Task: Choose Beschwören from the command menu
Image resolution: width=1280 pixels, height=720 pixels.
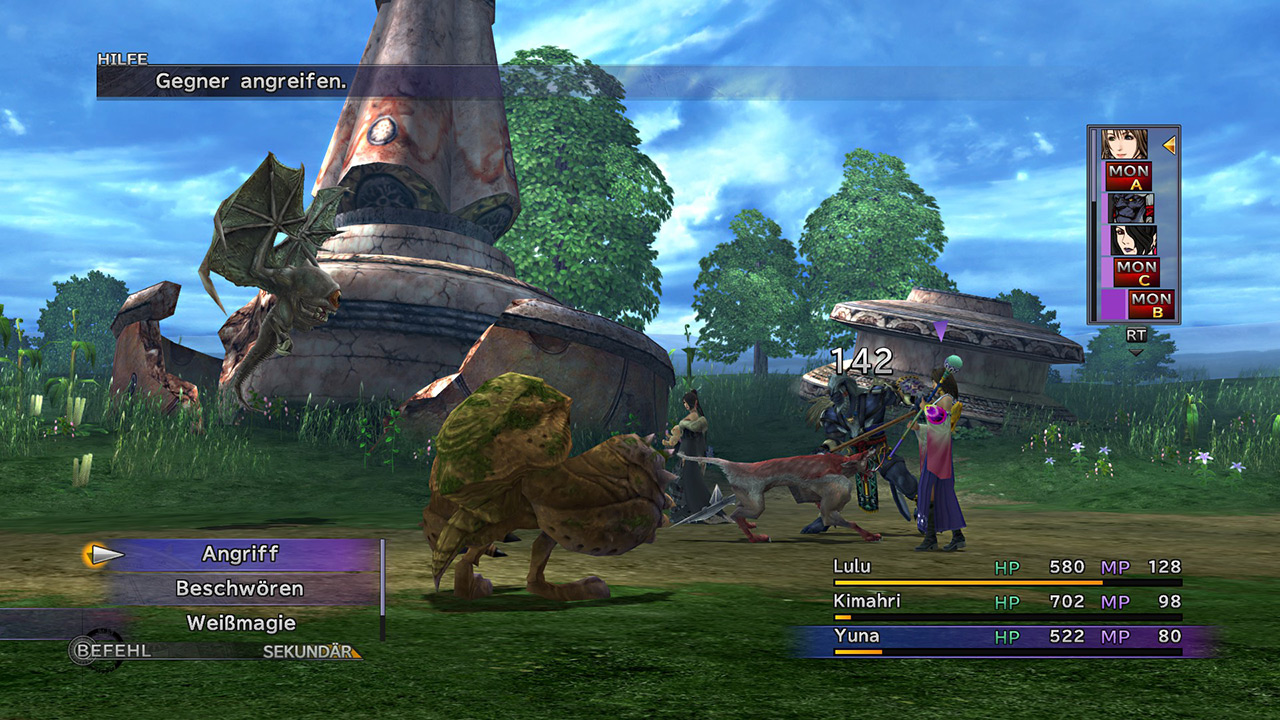Action: 240,588
